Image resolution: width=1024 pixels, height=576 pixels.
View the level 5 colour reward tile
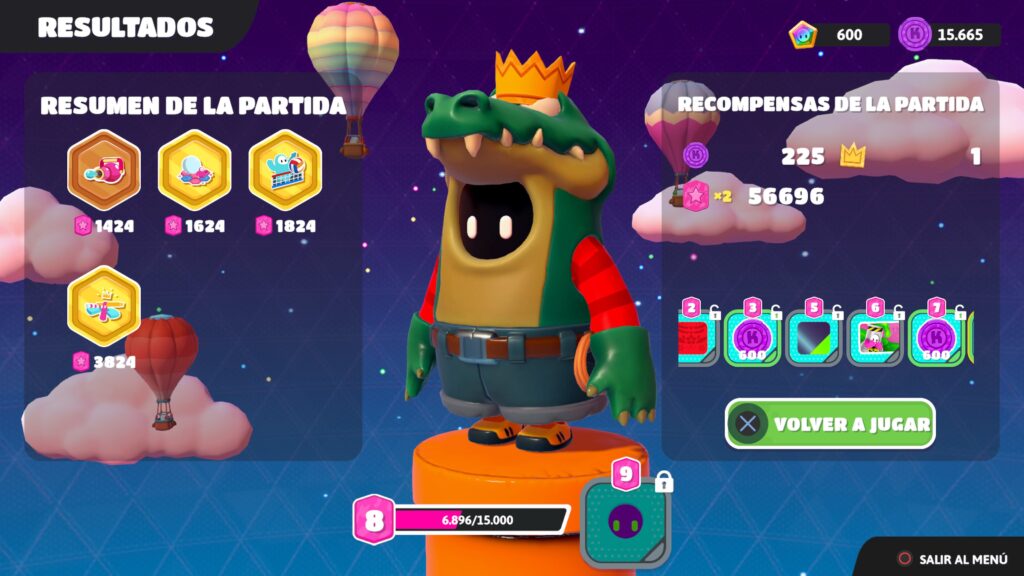(814, 337)
